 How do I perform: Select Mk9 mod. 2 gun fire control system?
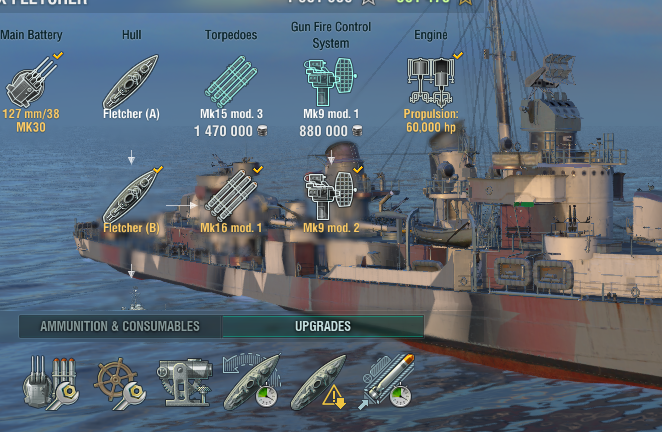click(330, 194)
